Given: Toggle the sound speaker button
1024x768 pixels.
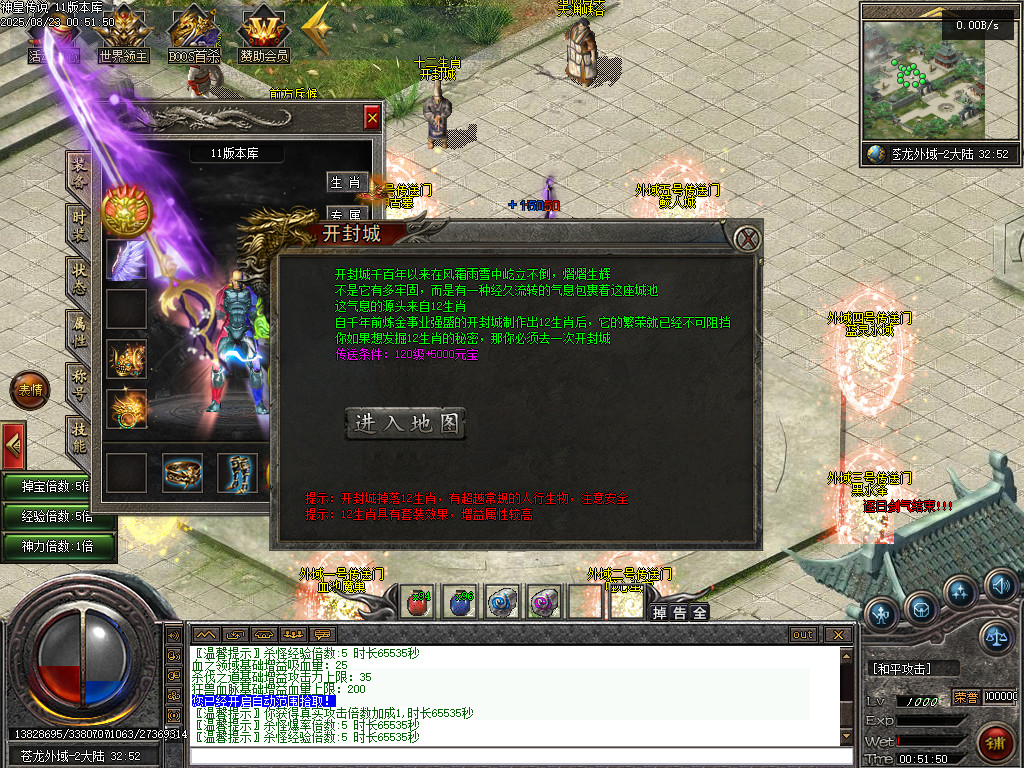Looking at the screenshot, I should pos(999,584).
